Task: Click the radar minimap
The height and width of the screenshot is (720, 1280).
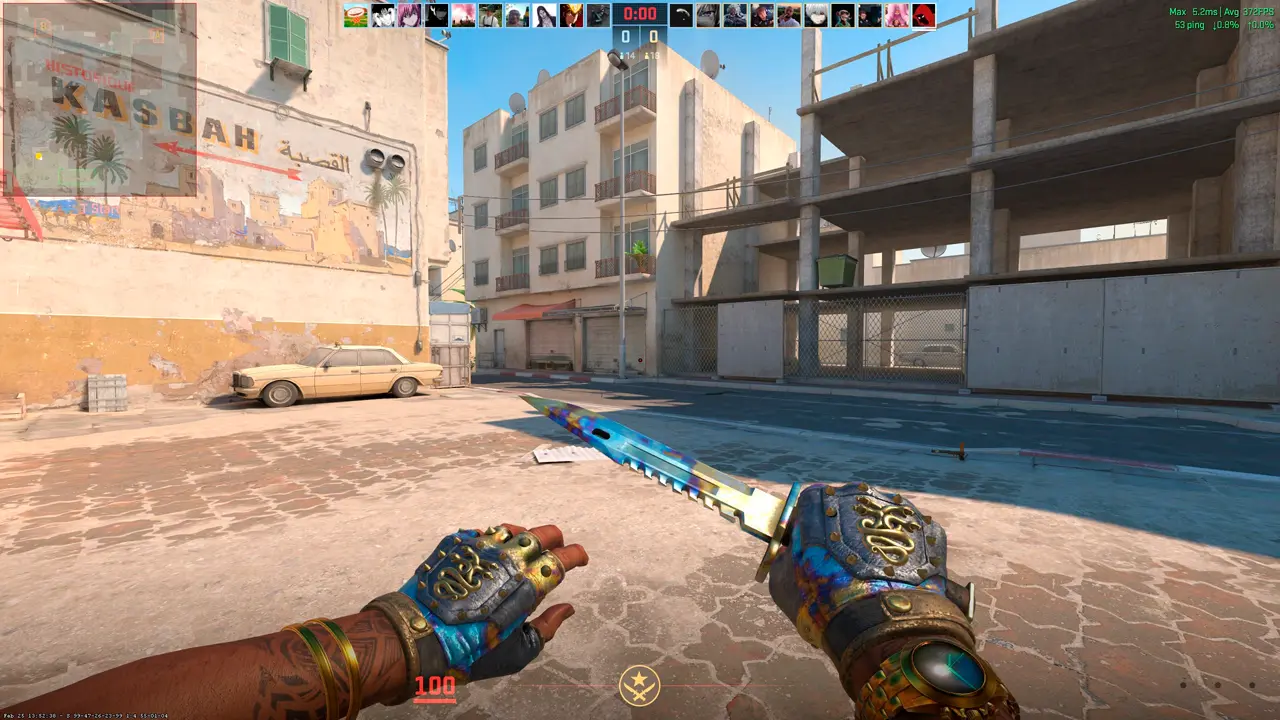Action: click(100, 98)
